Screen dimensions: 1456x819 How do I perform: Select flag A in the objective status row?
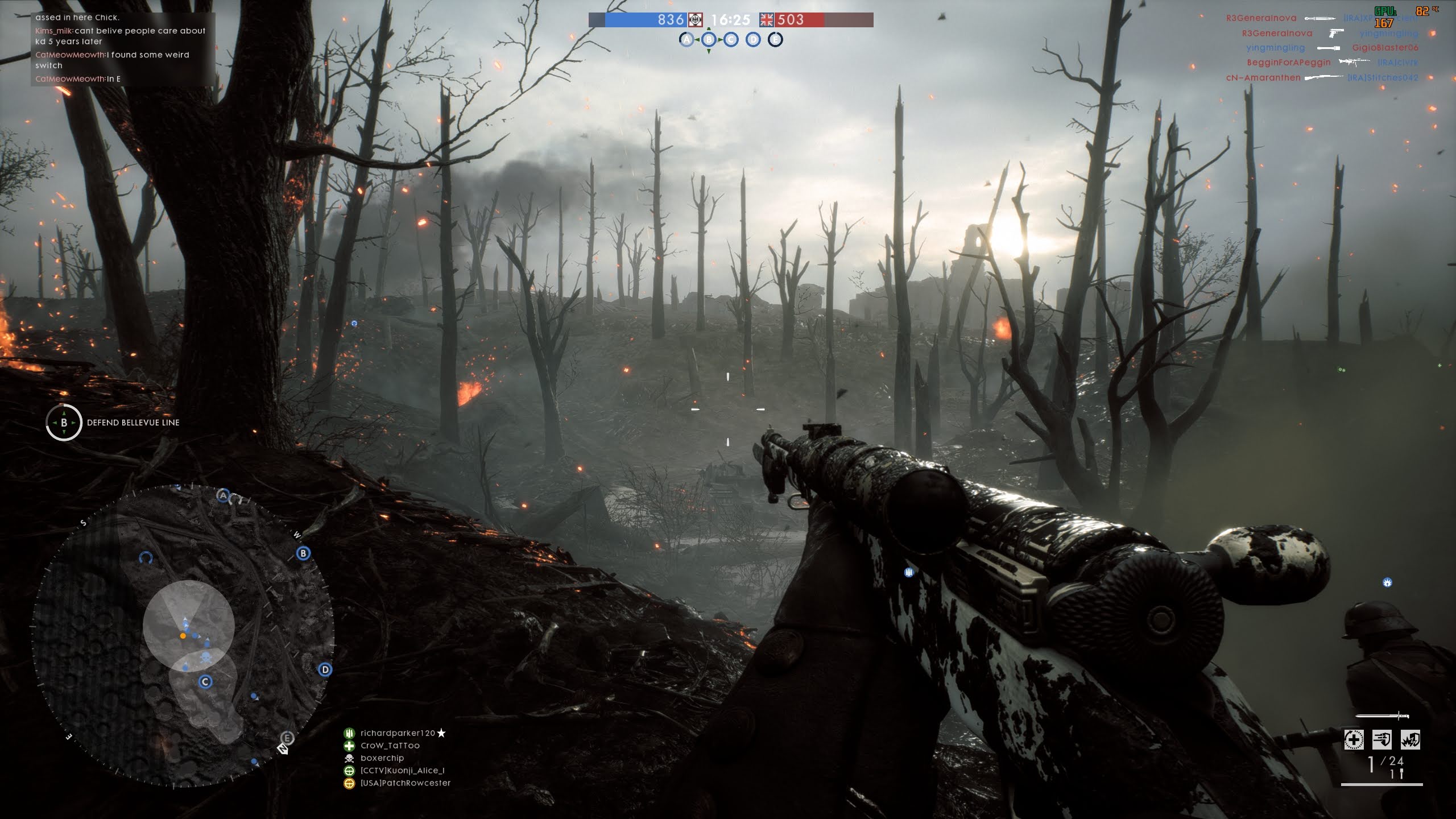coord(686,39)
